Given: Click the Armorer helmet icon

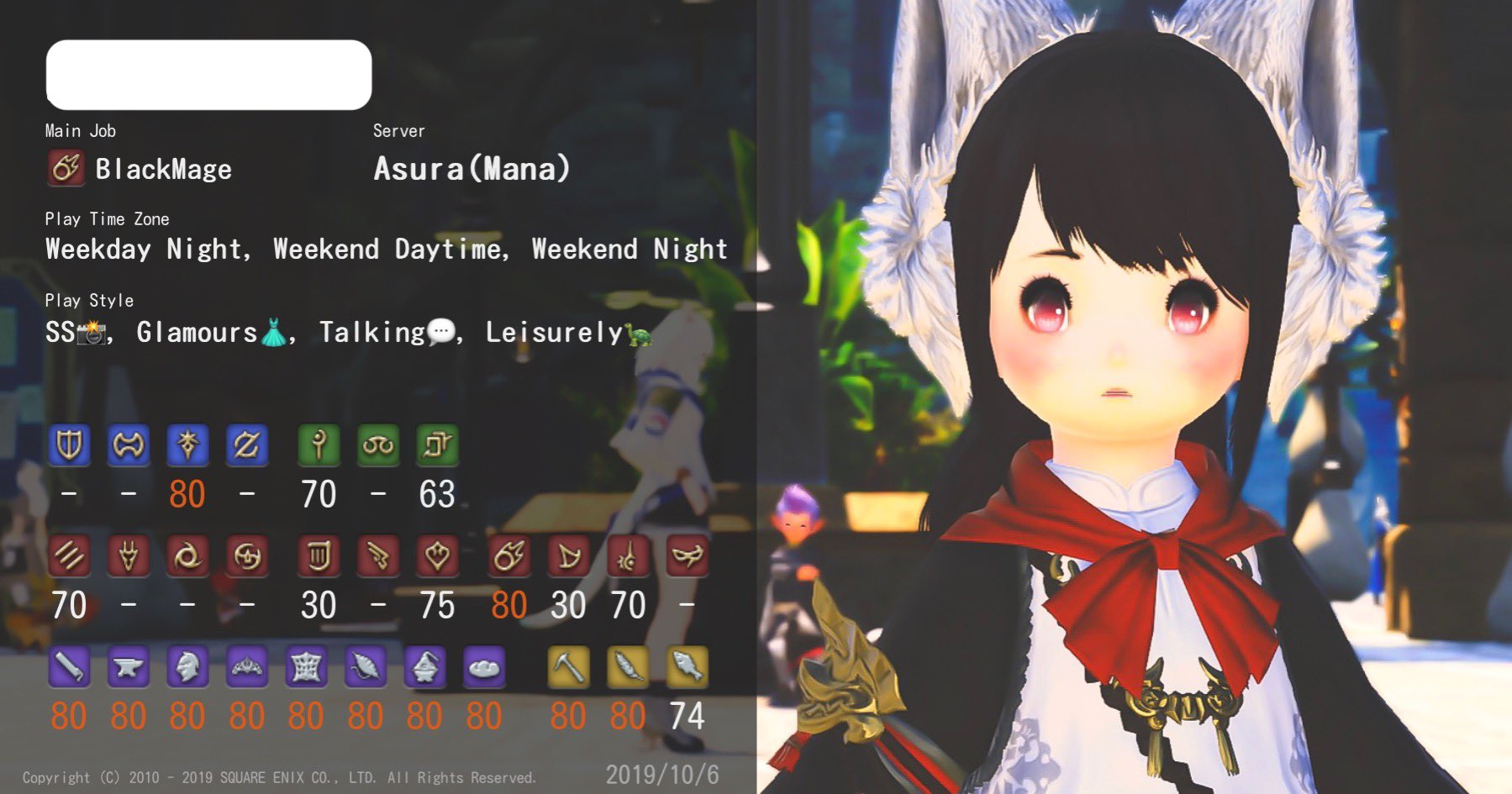Looking at the screenshot, I should coord(187,668).
